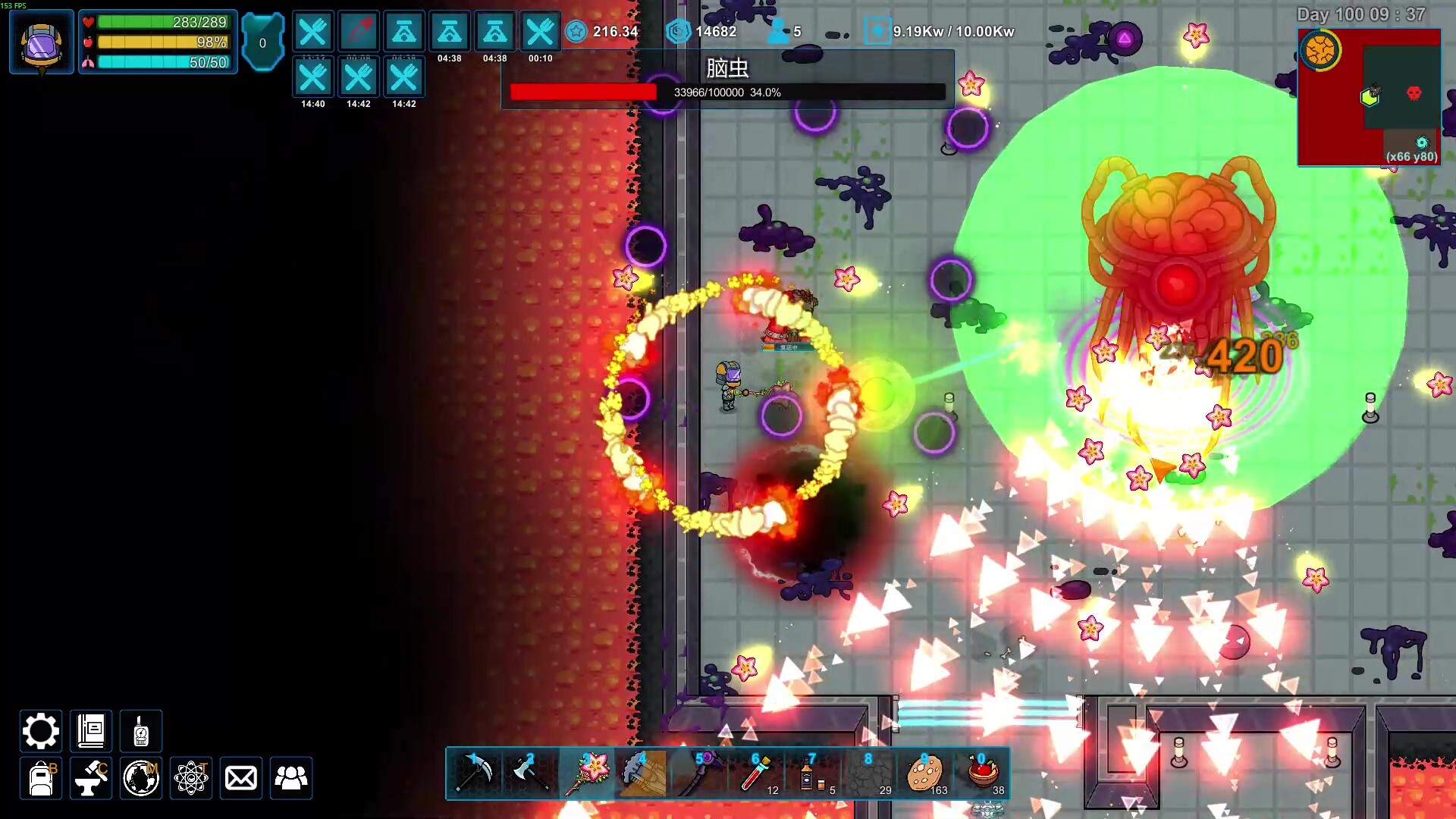The image size is (1456, 819).
Task: Open the players group panel
Action: [291, 778]
